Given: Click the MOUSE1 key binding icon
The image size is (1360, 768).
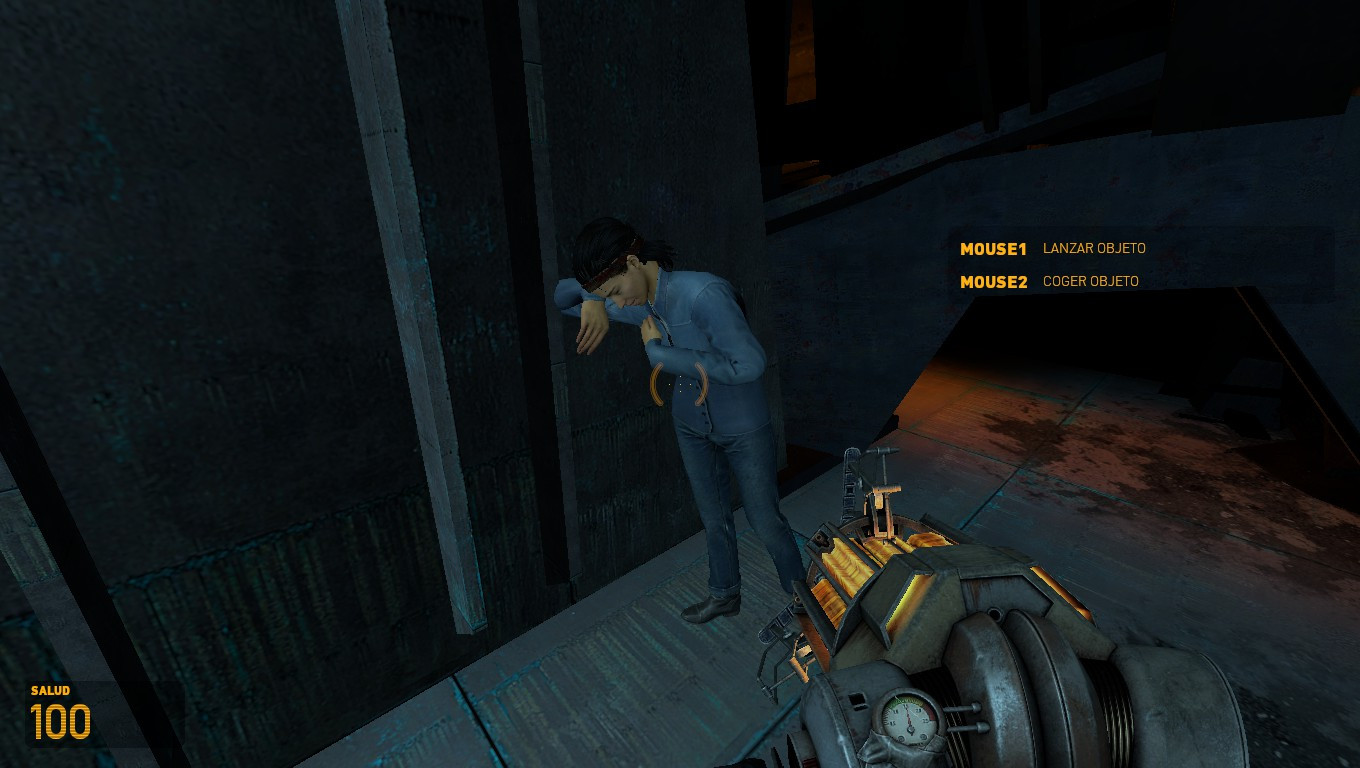Looking at the screenshot, I should tap(993, 249).
